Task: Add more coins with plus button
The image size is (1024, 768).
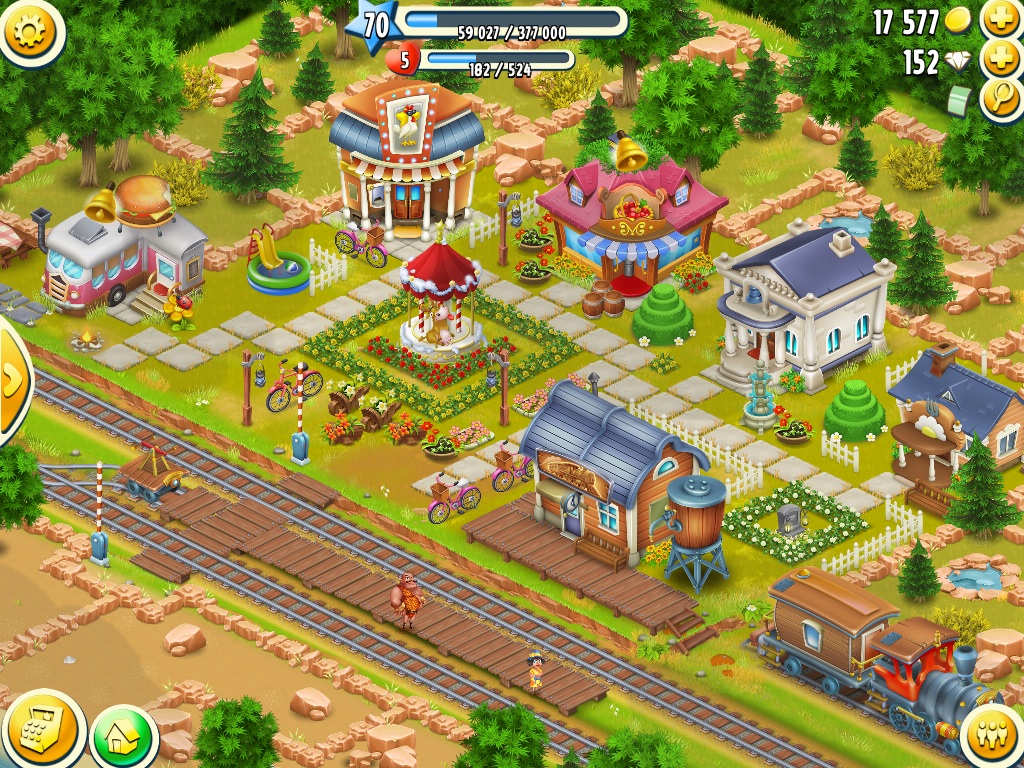Action: (x=1000, y=18)
